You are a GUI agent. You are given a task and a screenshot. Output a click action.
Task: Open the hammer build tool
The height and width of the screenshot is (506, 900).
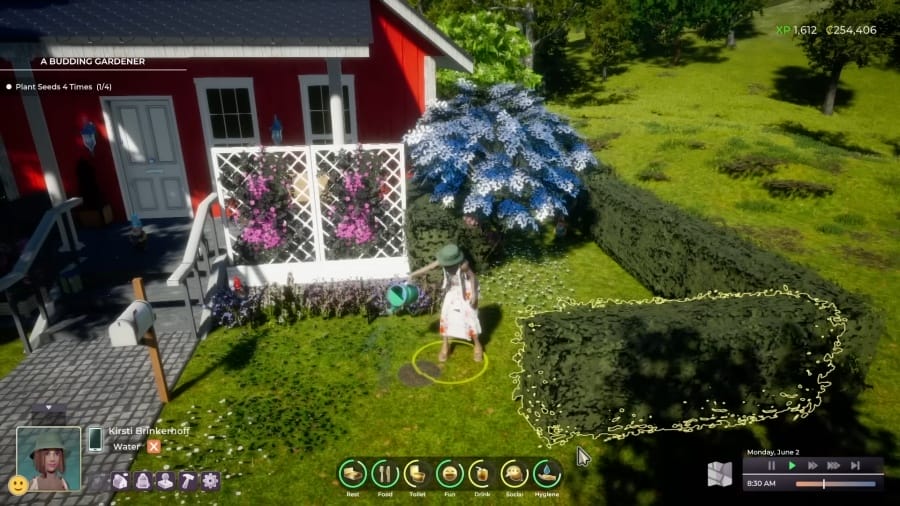point(187,481)
